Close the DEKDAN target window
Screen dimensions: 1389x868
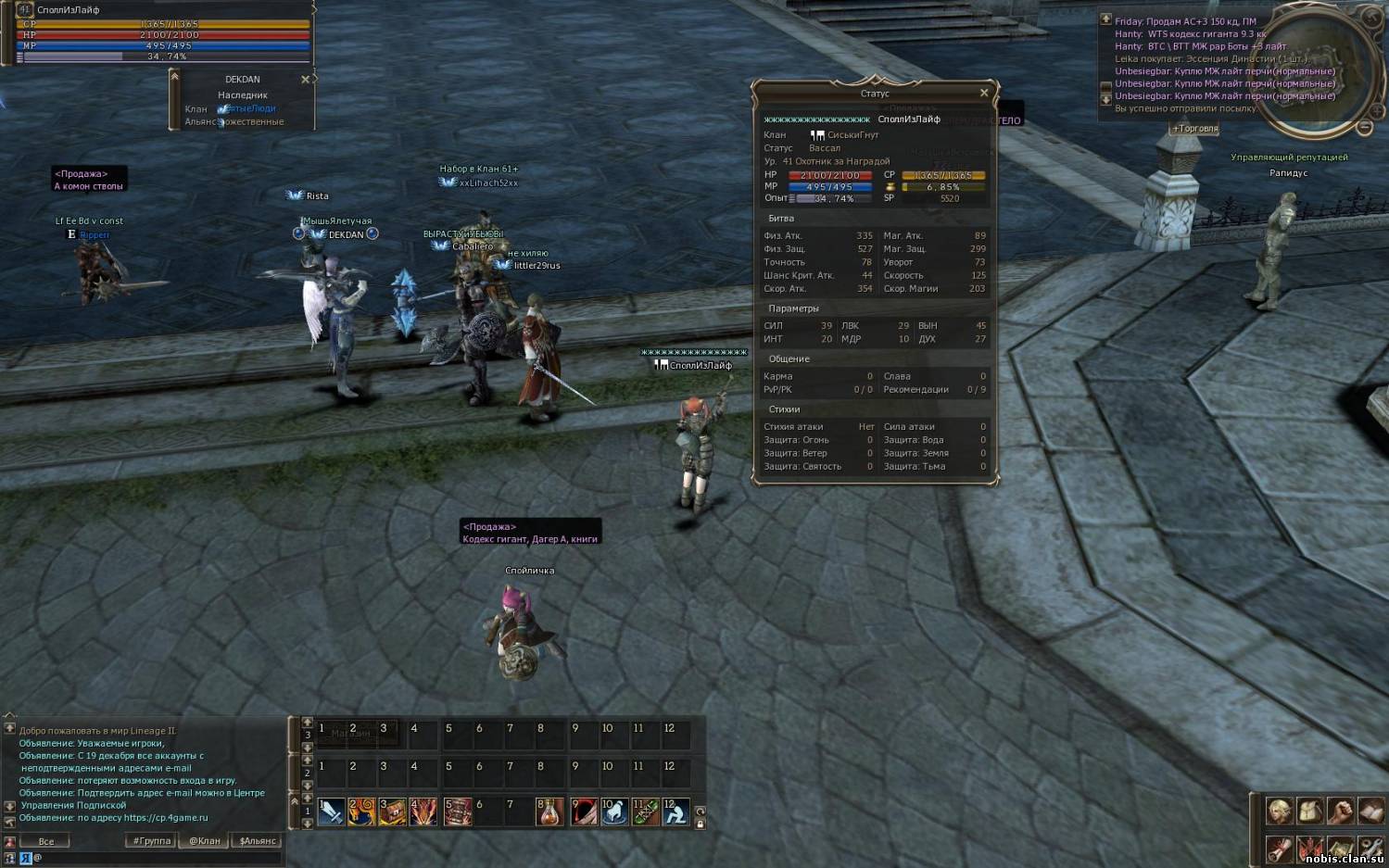coord(305,80)
